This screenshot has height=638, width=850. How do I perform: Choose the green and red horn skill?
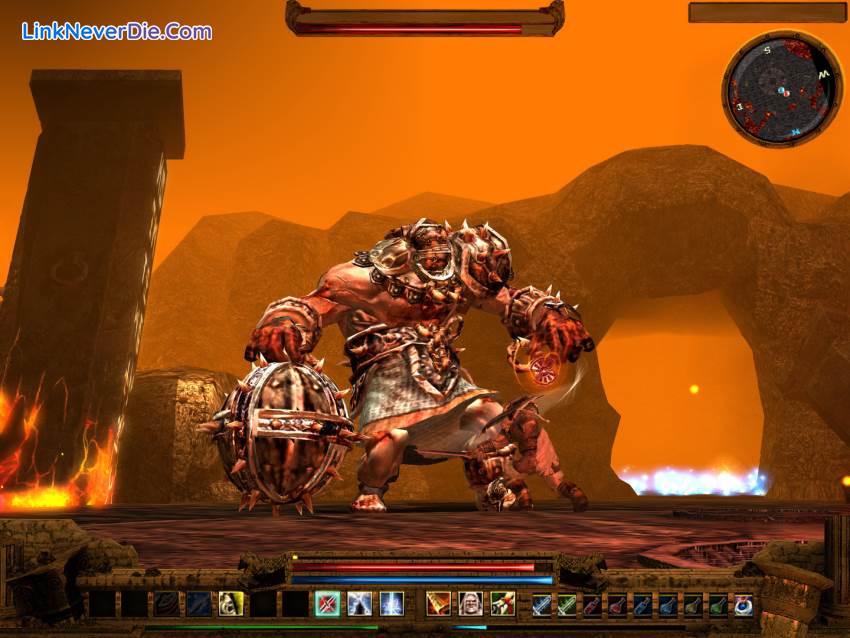pyautogui.click(x=502, y=603)
